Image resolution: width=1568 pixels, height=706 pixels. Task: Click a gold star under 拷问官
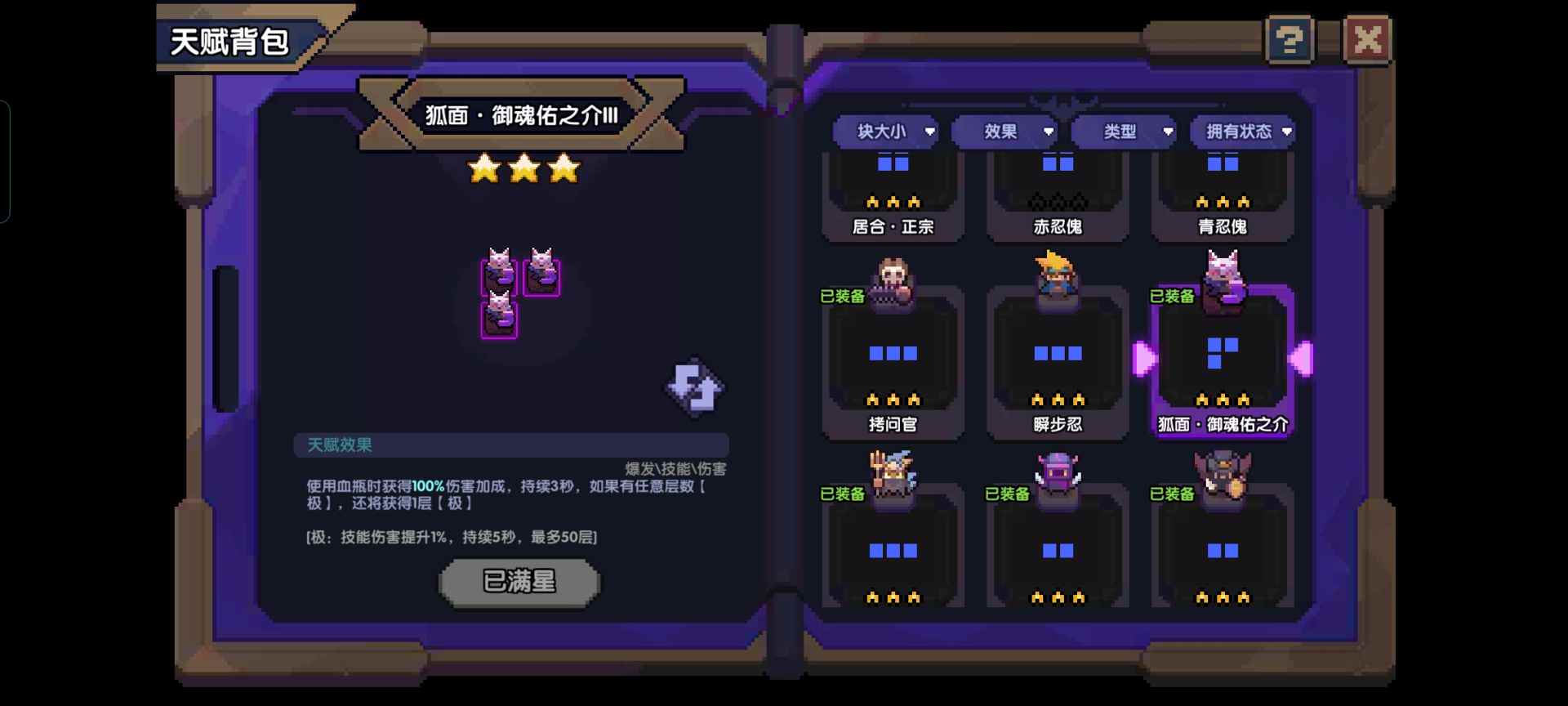pos(893,400)
